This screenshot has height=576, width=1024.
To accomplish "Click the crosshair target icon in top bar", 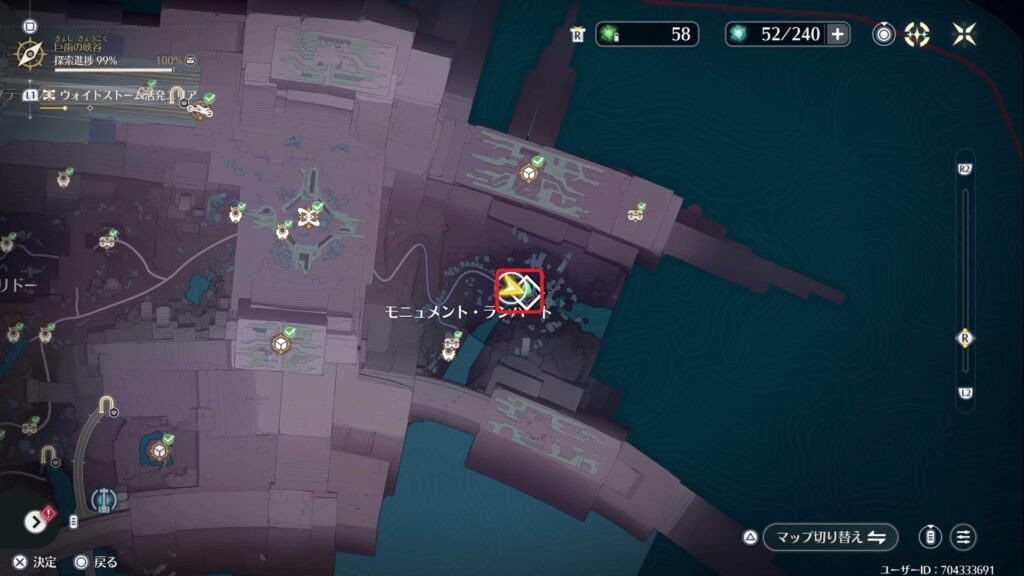I will coord(917,34).
